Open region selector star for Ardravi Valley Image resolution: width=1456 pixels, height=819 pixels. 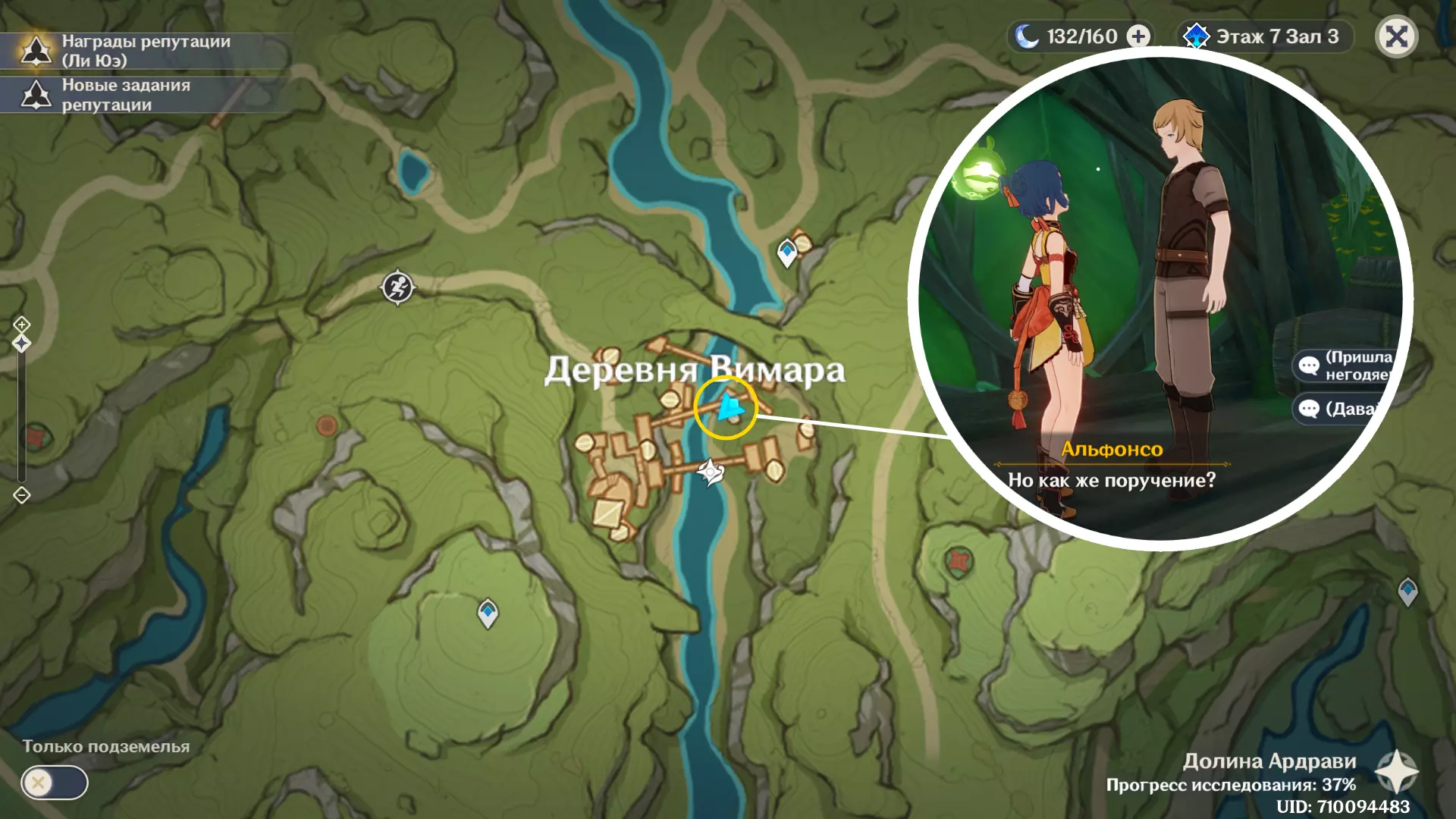pyautogui.click(x=1396, y=772)
